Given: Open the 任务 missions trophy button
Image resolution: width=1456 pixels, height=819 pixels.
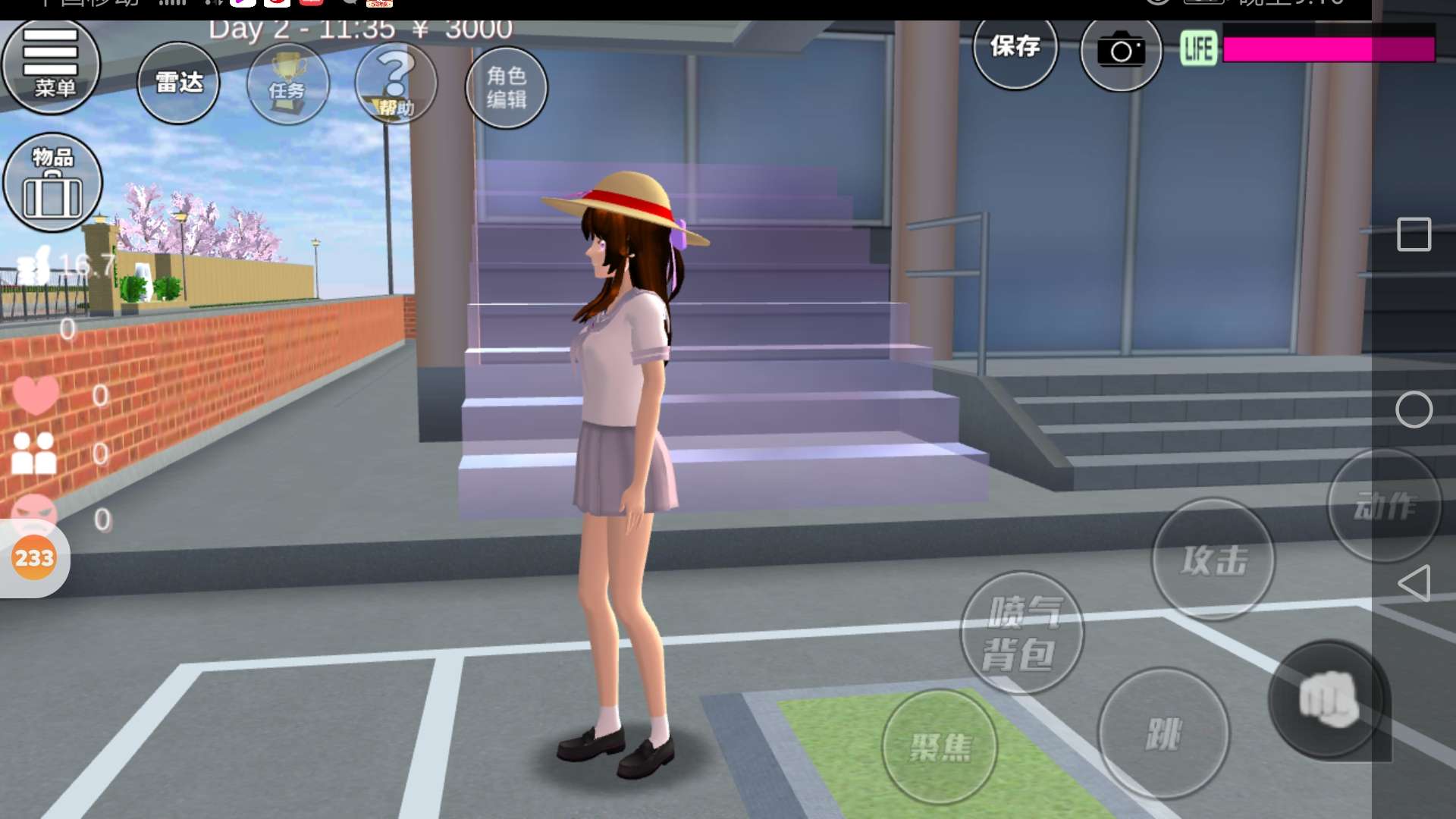Looking at the screenshot, I should [287, 85].
